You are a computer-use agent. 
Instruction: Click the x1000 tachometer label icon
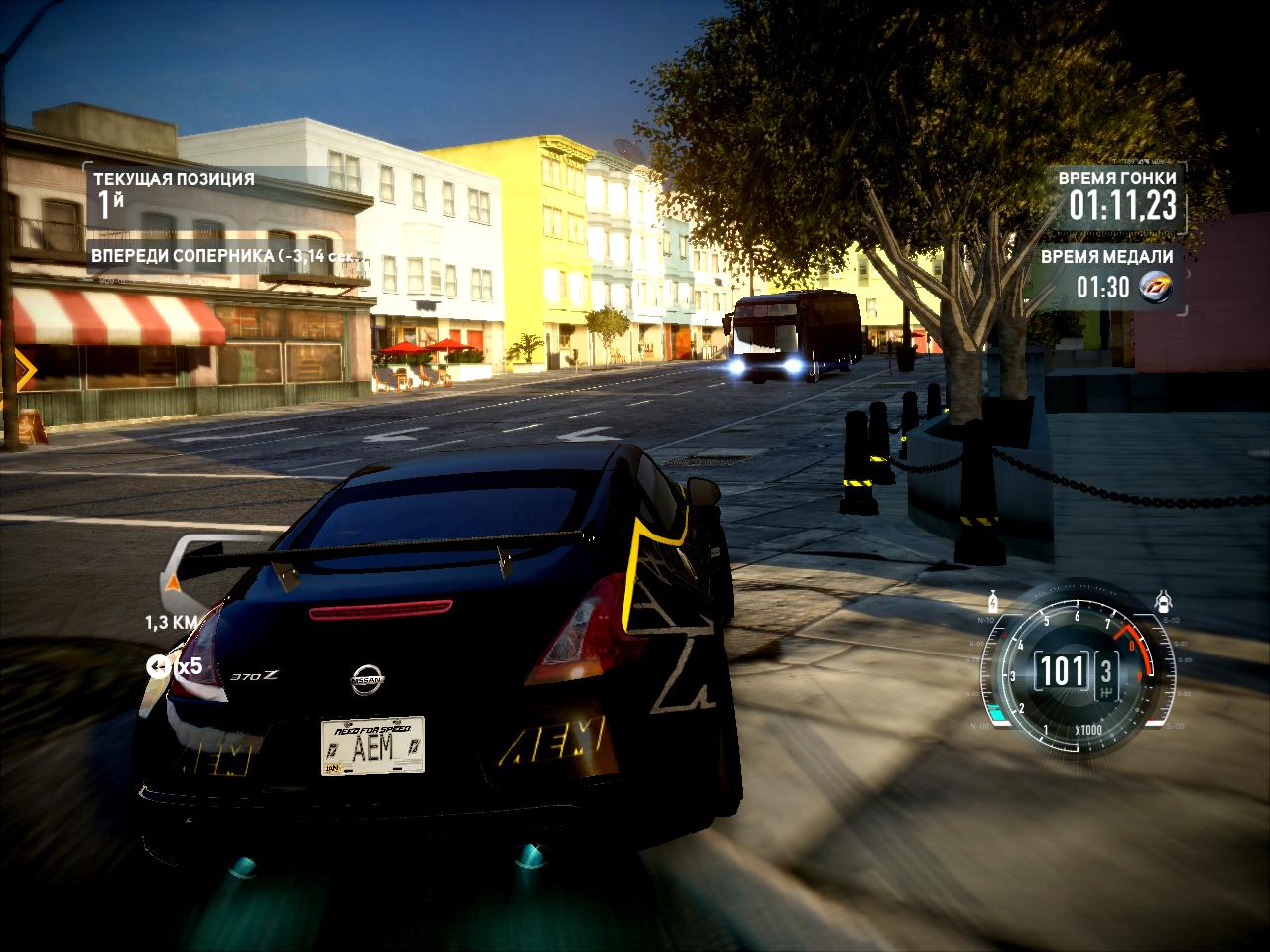[x=1089, y=729]
